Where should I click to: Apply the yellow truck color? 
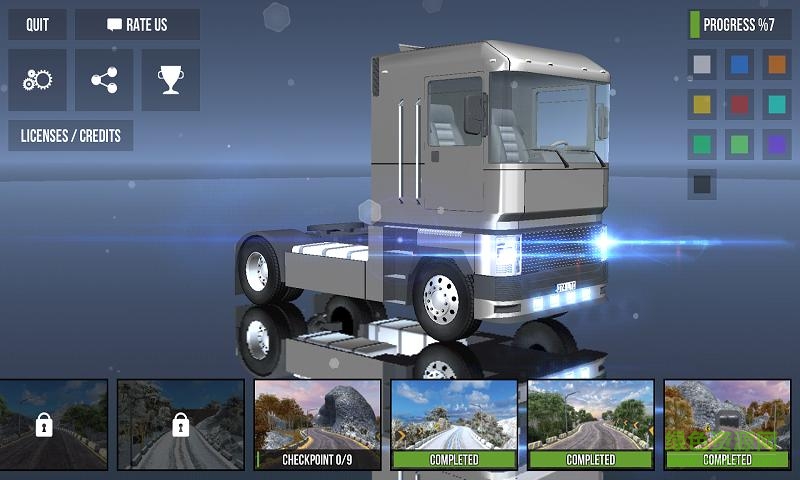pos(703,104)
